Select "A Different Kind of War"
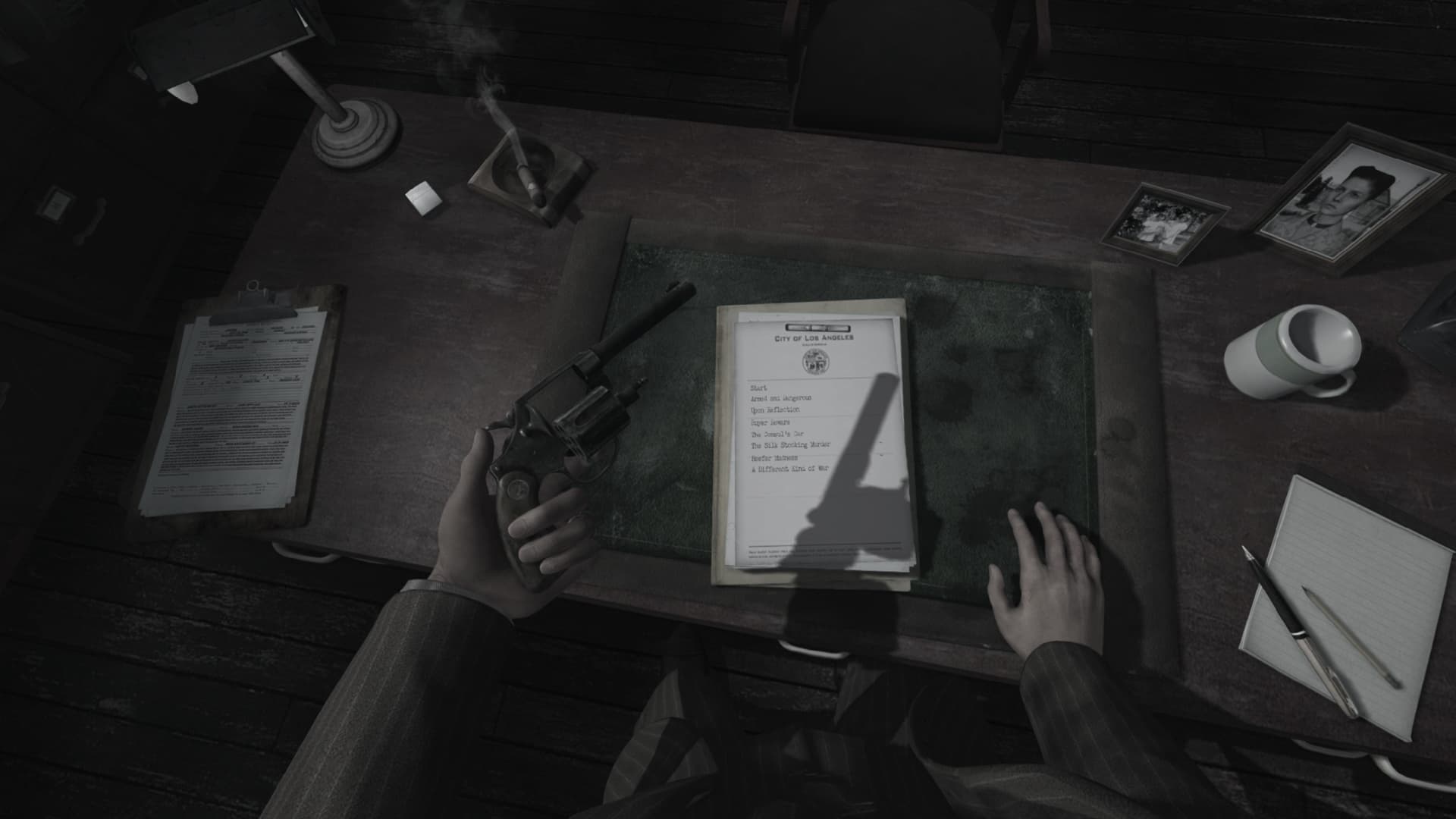The image size is (1456, 819). [789, 469]
